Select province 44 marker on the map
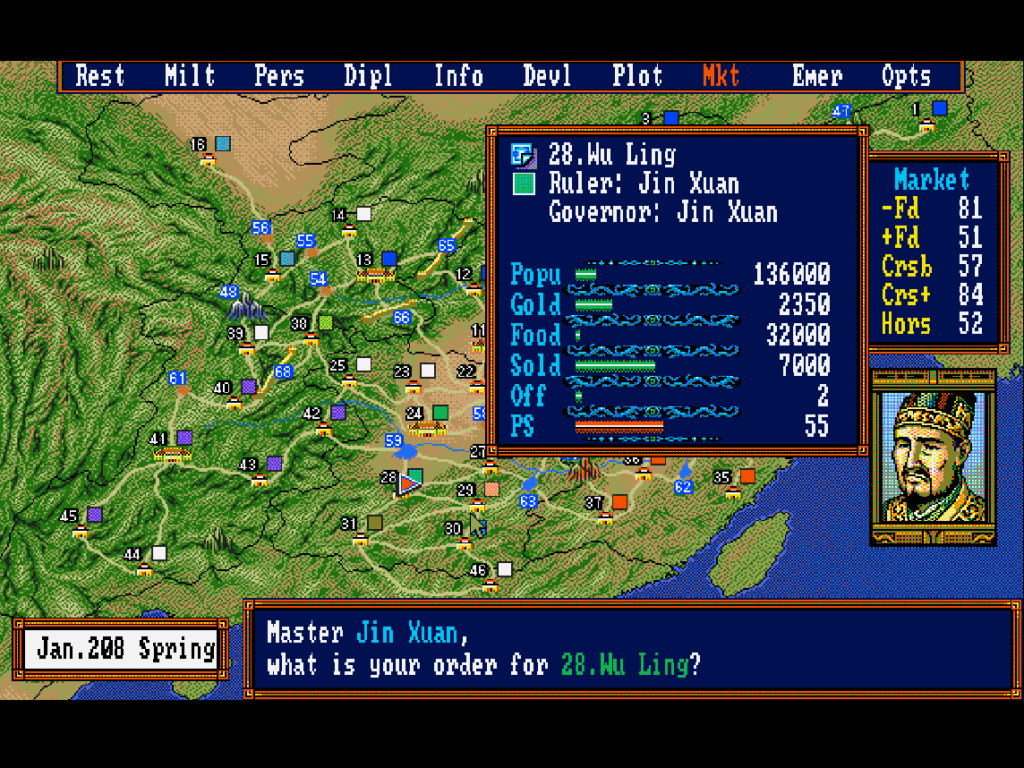Screen dimensions: 1024x768 coord(158,553)
